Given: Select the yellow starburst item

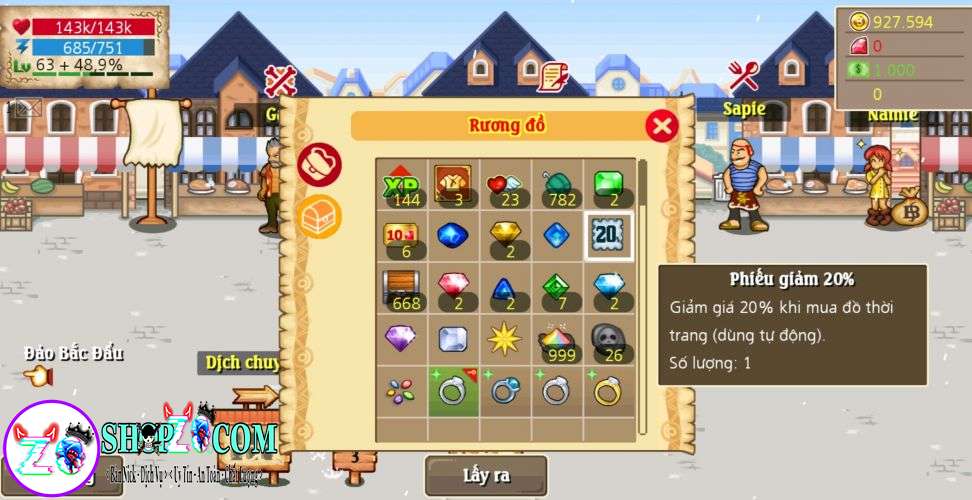Looking at the screenshot, I should (504, 340).
